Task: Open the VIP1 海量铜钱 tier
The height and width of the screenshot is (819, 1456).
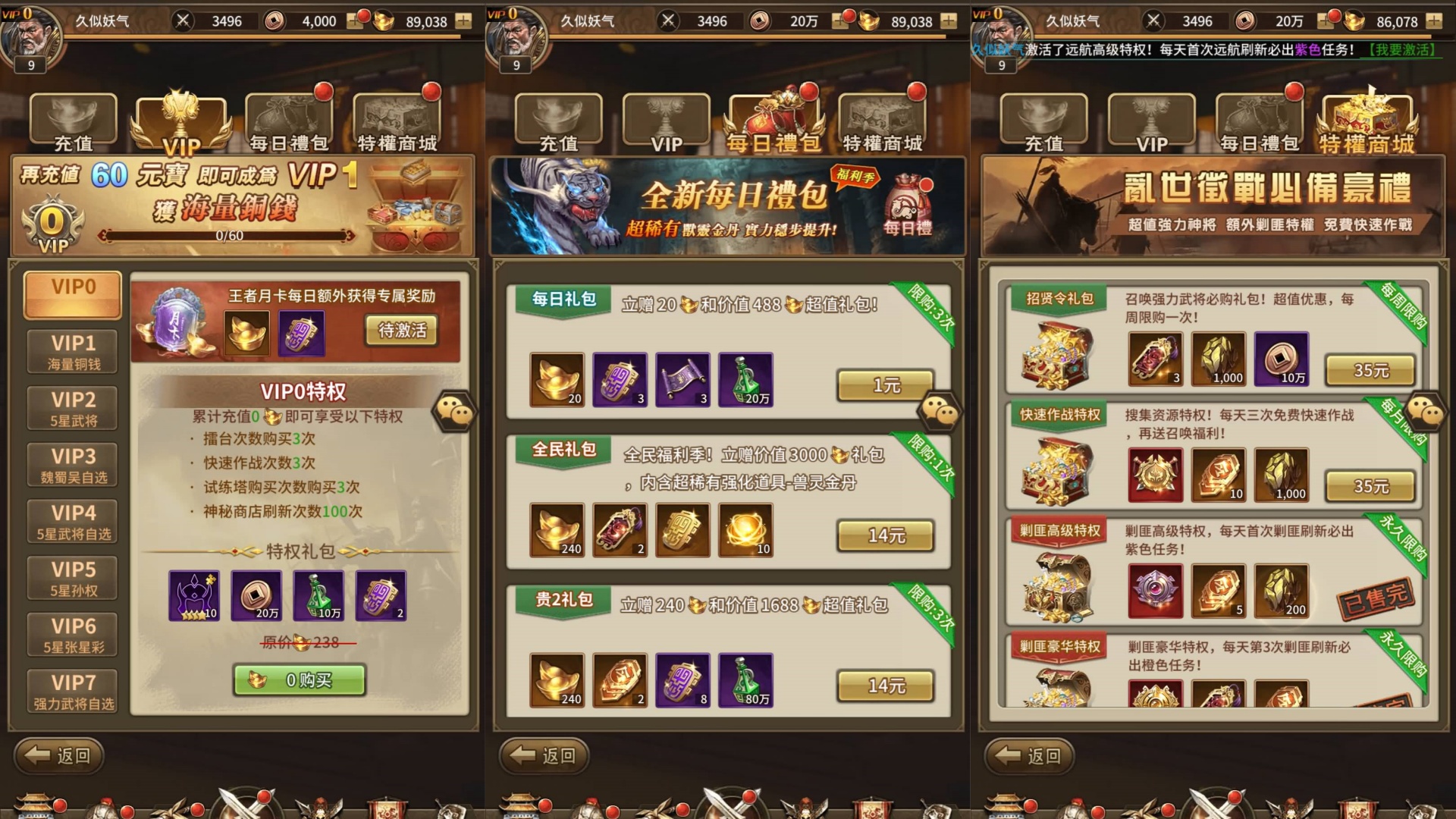Action: (x=71, y=351)
